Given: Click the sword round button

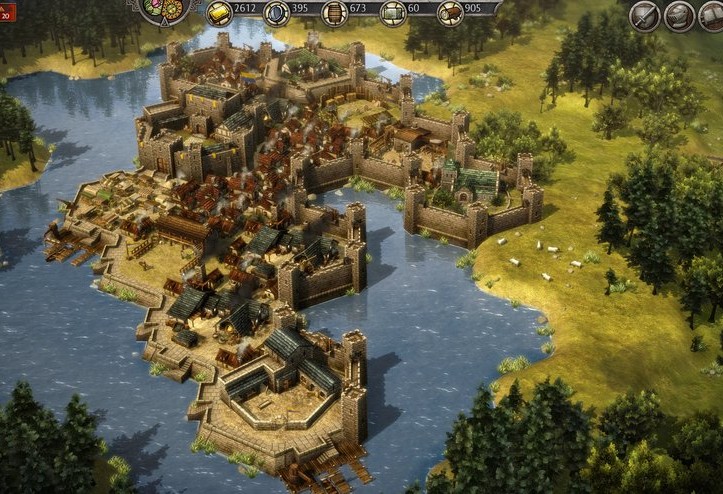Looking at the screenshot, I should (x=645, y=14).
